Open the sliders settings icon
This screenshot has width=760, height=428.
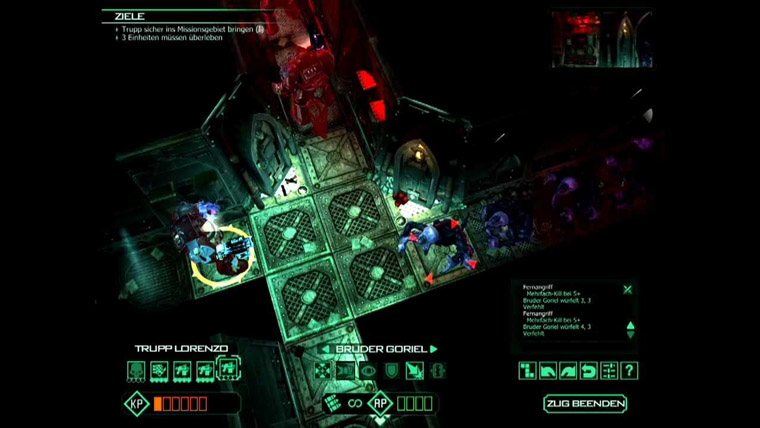click(x=608, y=371)
